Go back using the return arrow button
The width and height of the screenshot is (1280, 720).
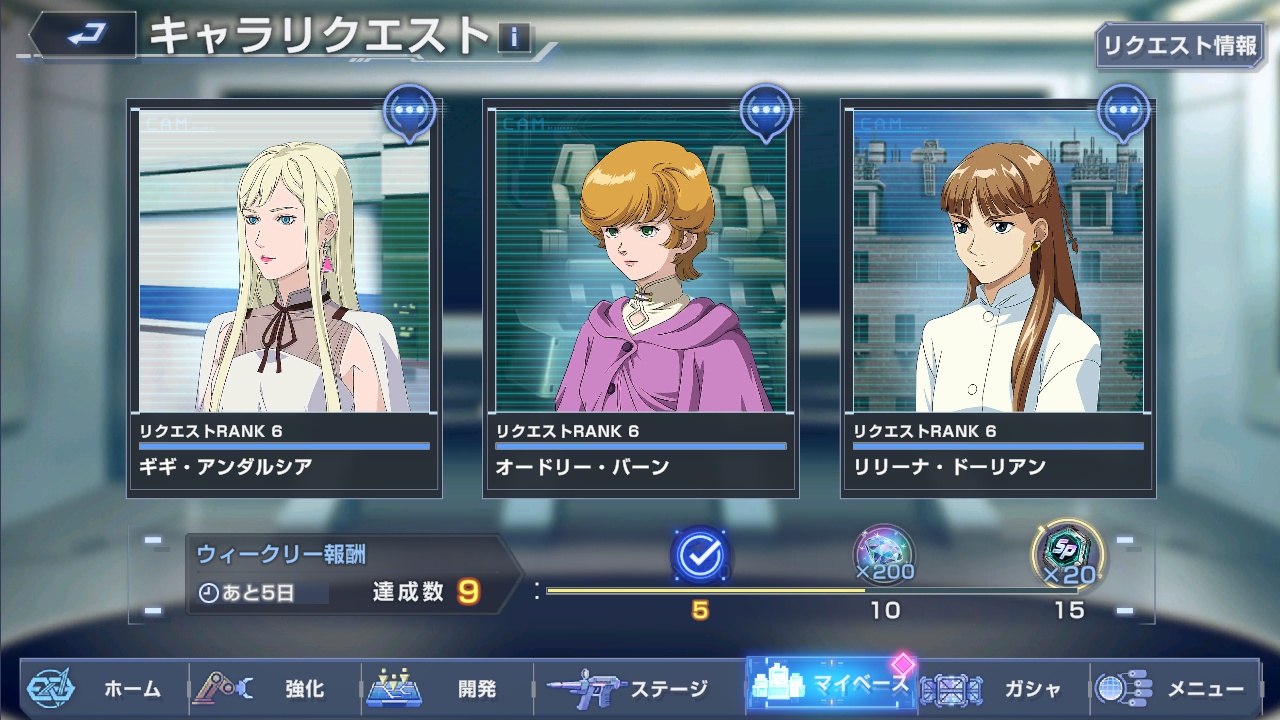click(87, 35)
